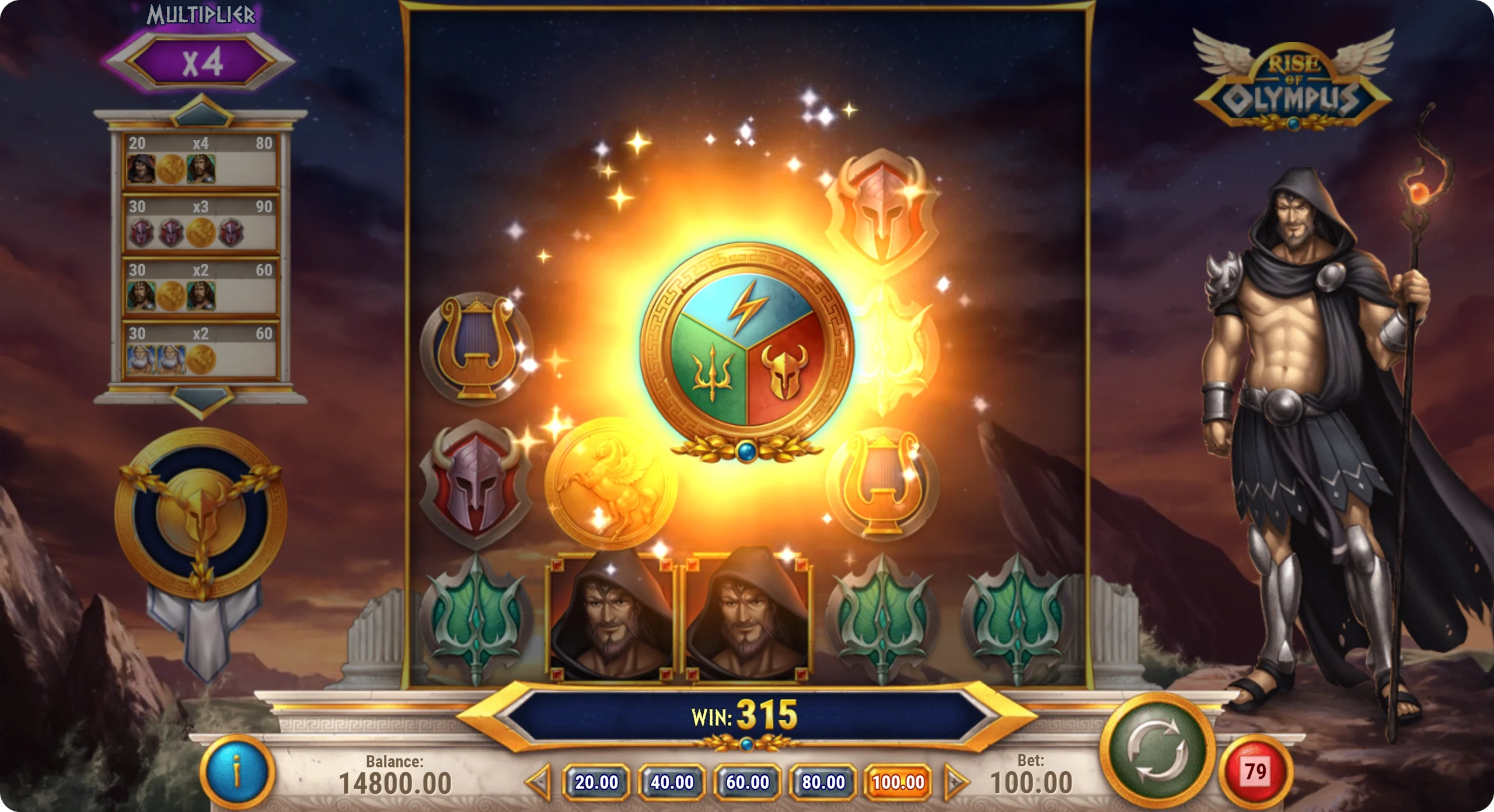Select the highlighted 100.00 bet
Viewport: 1494px width, 812px height.
click(x=898, y=782)
